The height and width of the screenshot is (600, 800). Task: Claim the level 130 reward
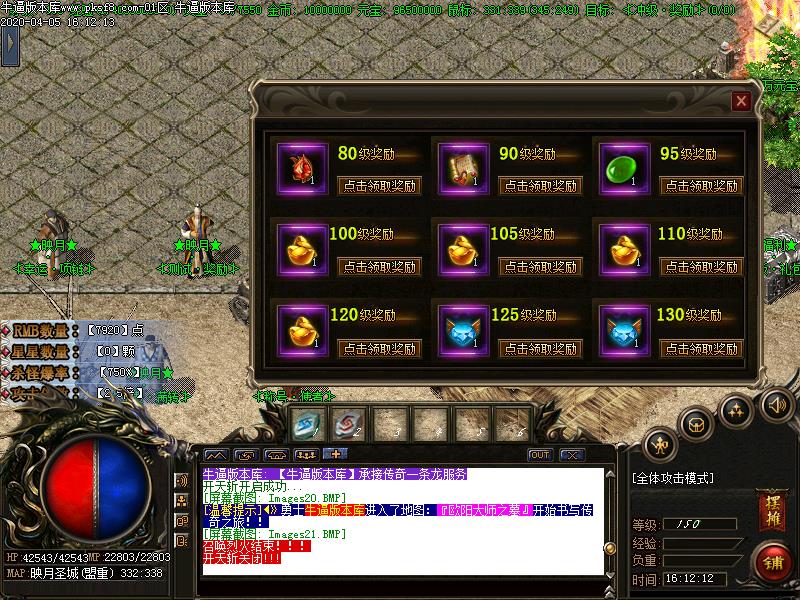[701, 348]
